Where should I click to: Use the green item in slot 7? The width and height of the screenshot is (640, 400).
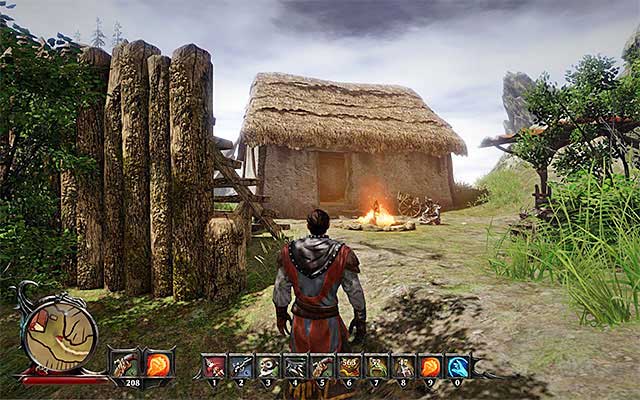pyautogui.click(x=377, y=366)
